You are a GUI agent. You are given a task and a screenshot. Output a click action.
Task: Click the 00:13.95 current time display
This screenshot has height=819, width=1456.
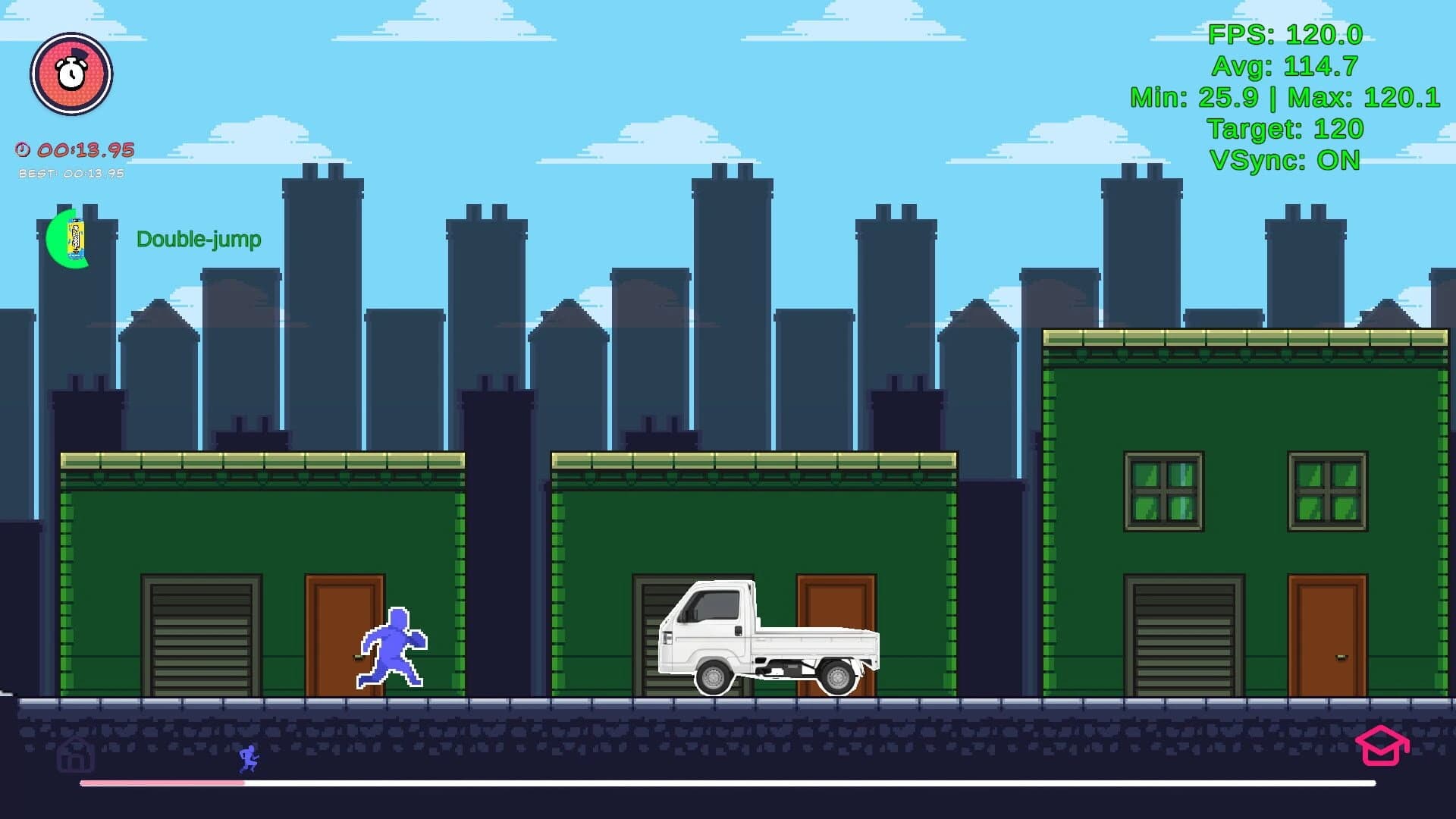pos(86,149)
